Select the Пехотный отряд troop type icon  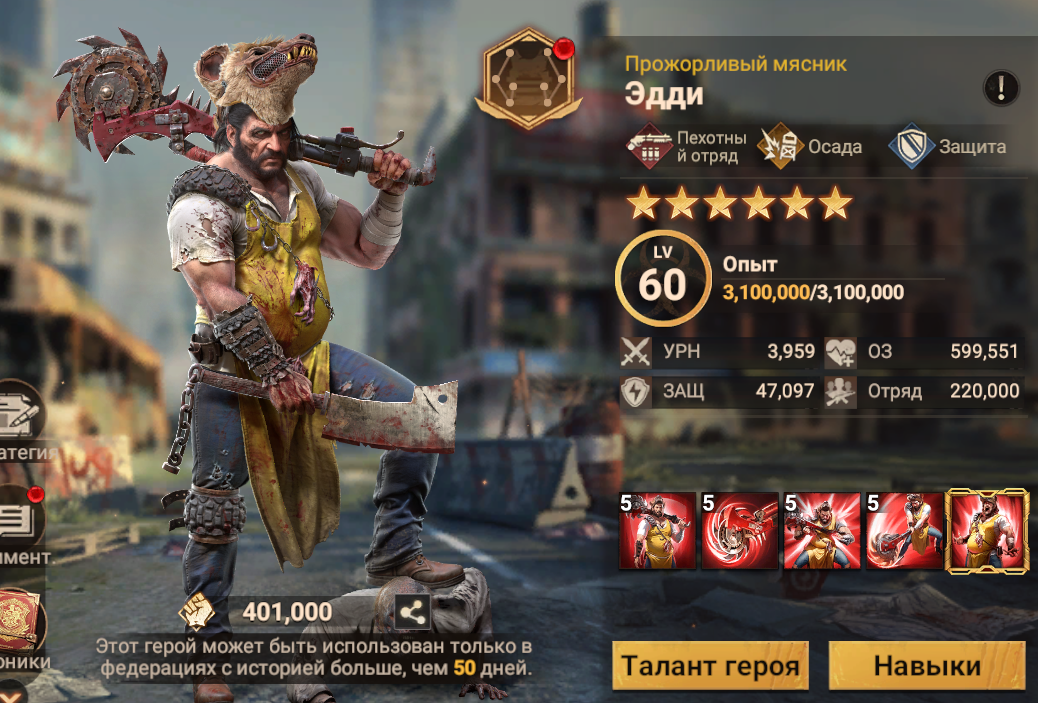click(650, 147)
